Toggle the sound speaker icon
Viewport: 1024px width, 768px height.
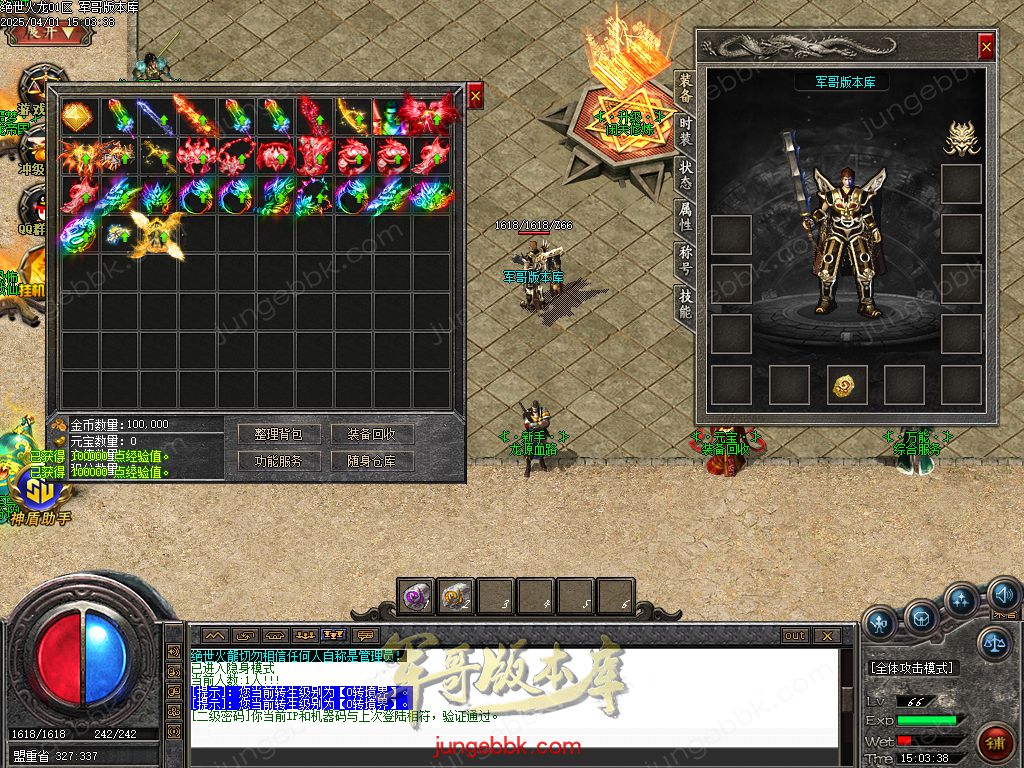point(1003,597)
